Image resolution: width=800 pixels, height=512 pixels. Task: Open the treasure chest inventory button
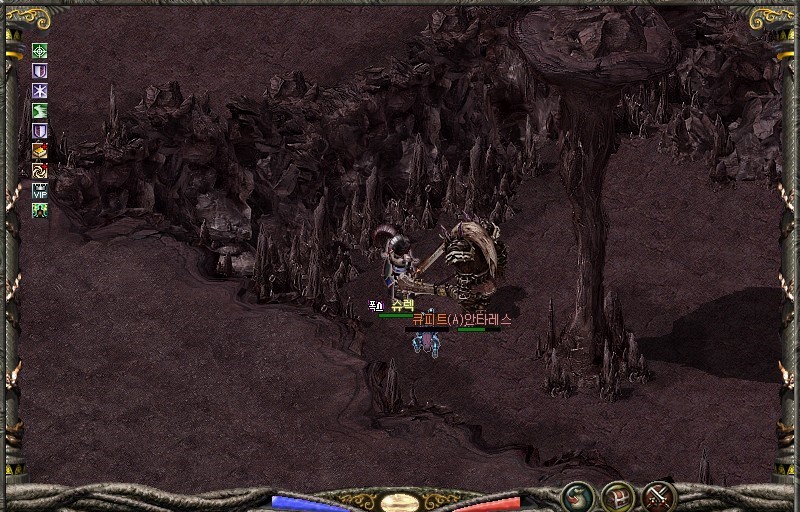[x=618, y=495]
